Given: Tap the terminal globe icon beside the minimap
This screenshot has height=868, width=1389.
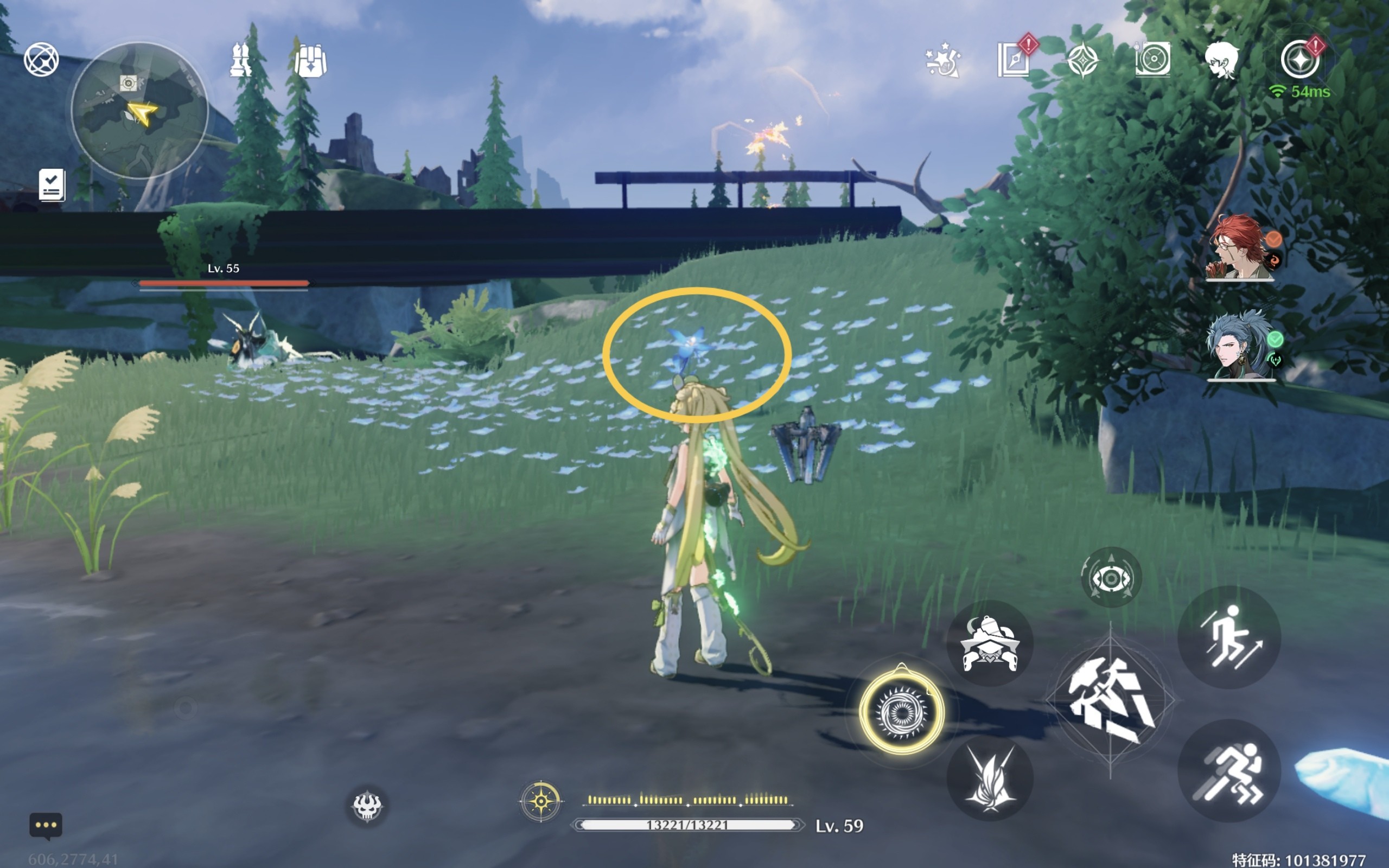Looking at the screenshot, I should (41, 59).
